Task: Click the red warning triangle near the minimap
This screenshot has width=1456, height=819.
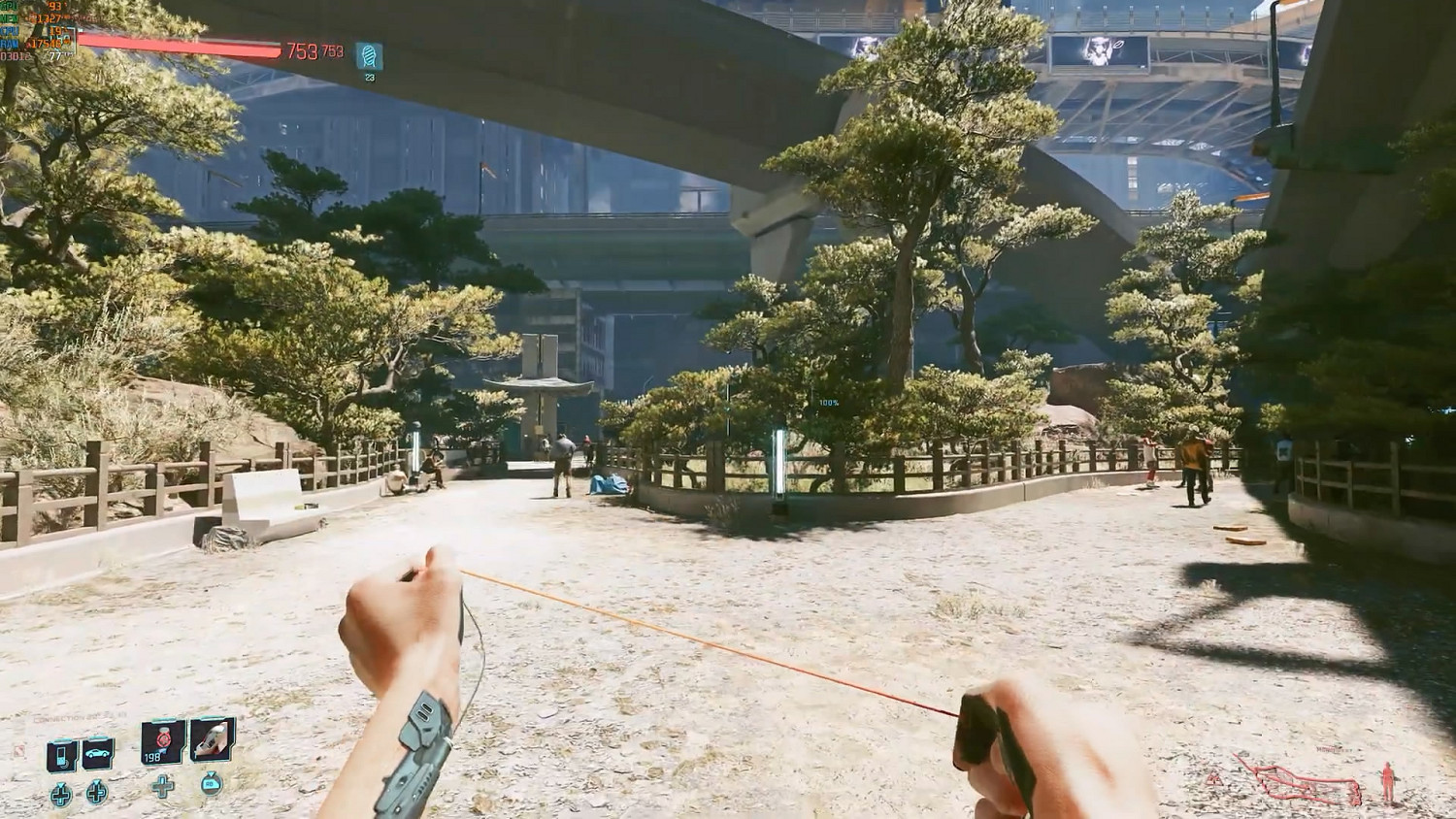Action: coord(1213,779)
